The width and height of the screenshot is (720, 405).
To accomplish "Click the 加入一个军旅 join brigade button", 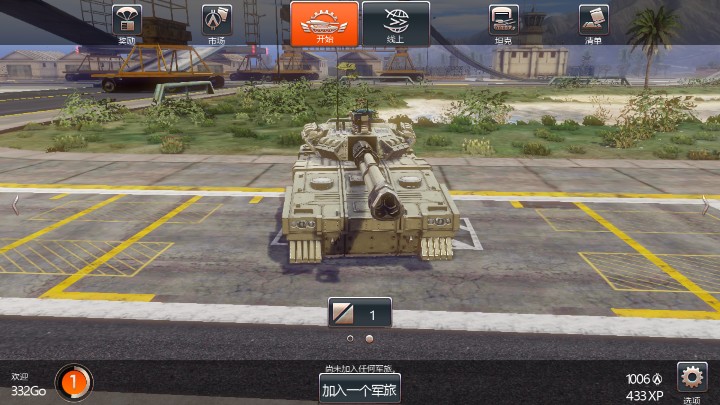I will 360,389.
